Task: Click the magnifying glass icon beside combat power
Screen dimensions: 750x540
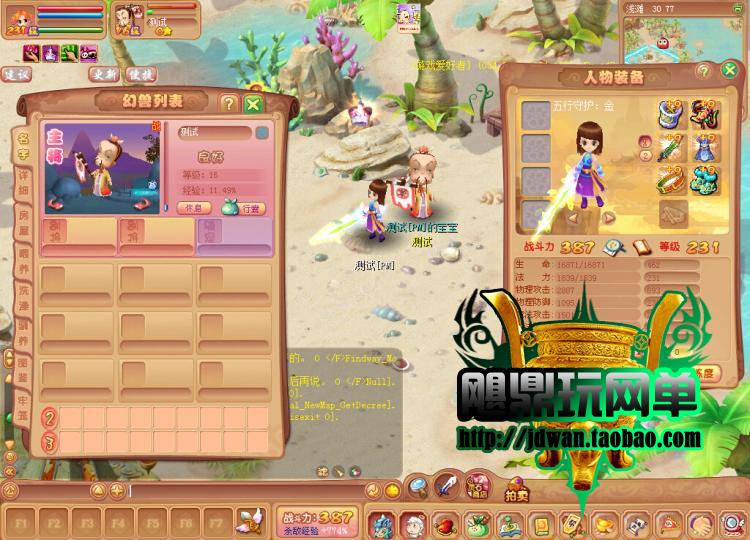Action: 613,247
